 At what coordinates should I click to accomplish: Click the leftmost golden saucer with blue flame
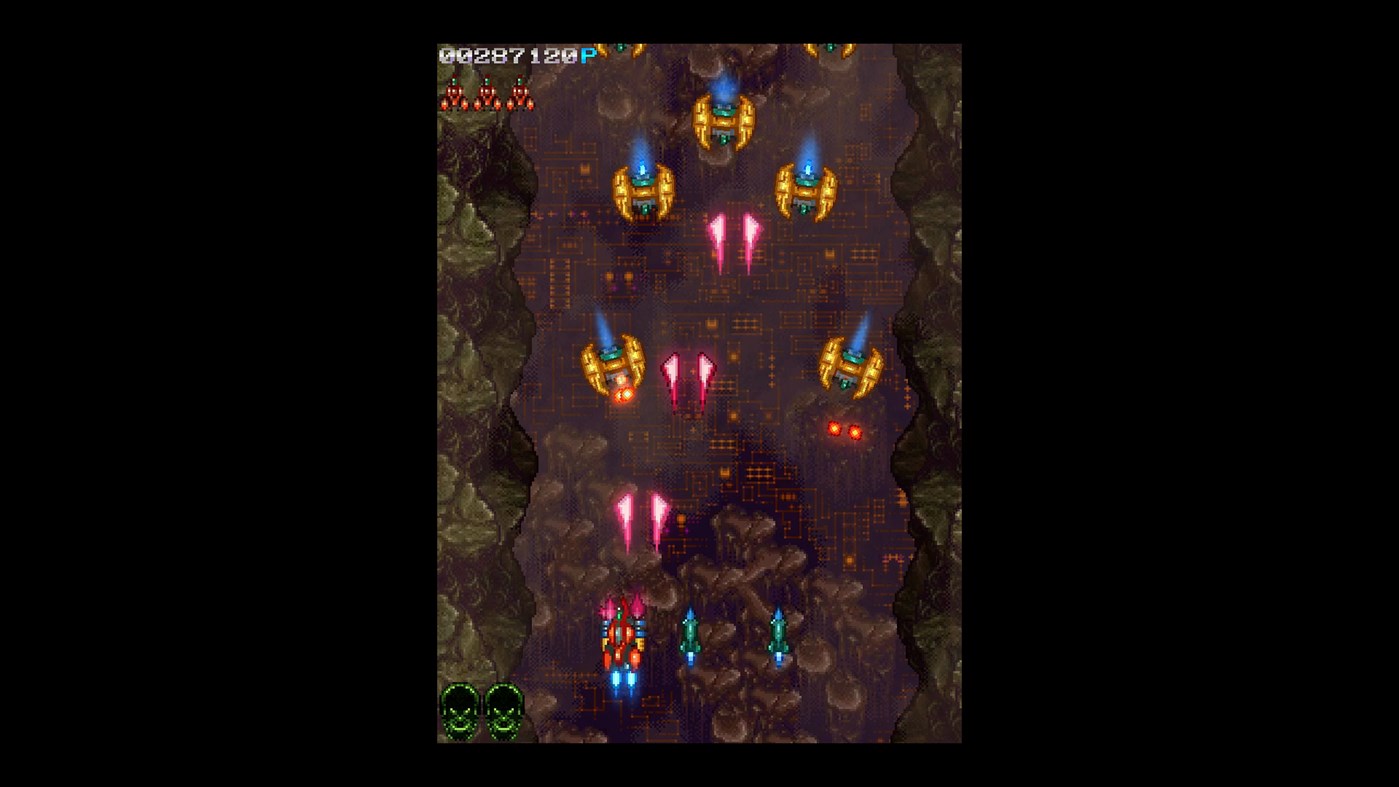point(642,190)
